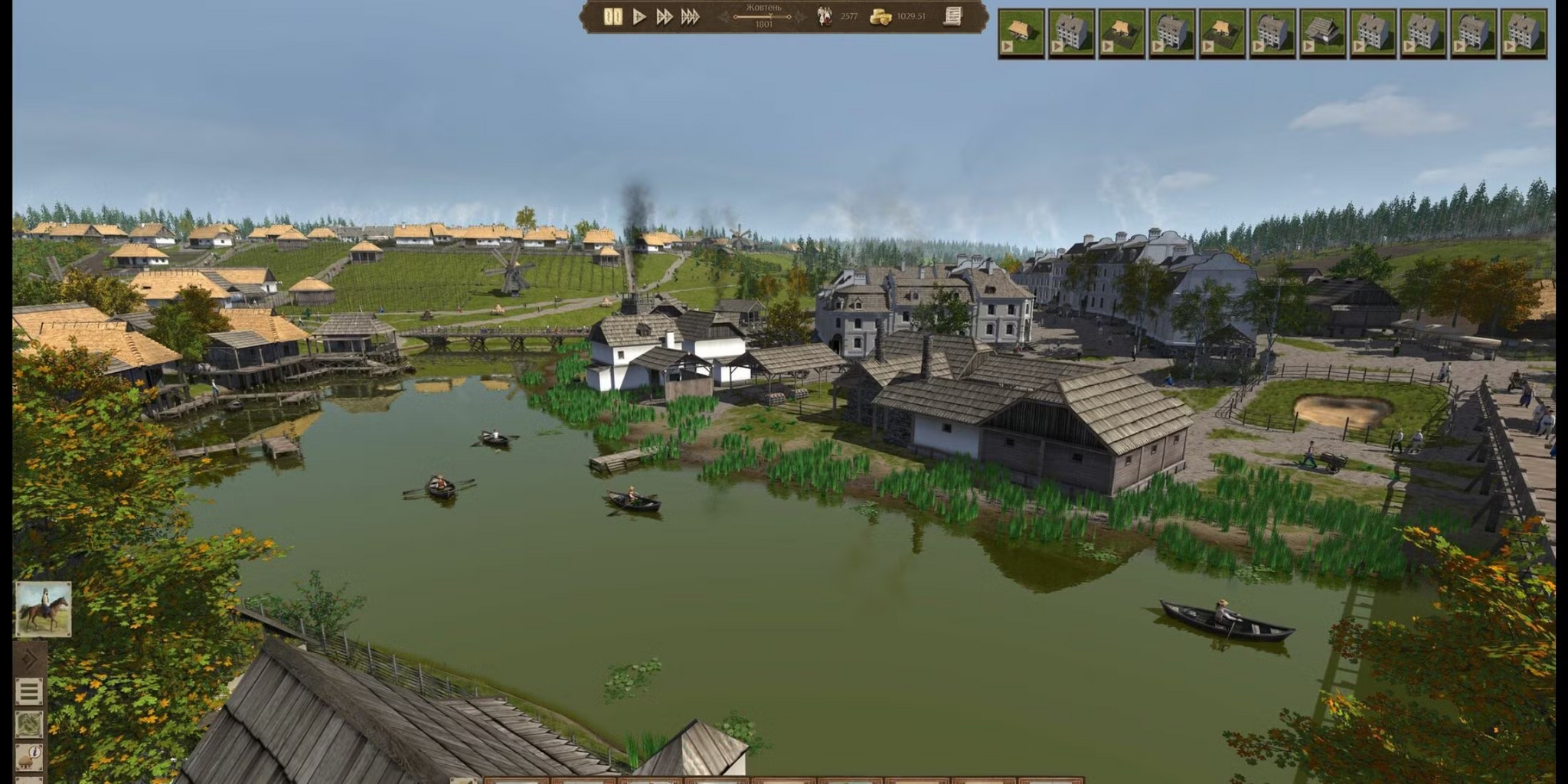
Task: Click the gold coins treasury icon
Action: click(x=881, y=17)
